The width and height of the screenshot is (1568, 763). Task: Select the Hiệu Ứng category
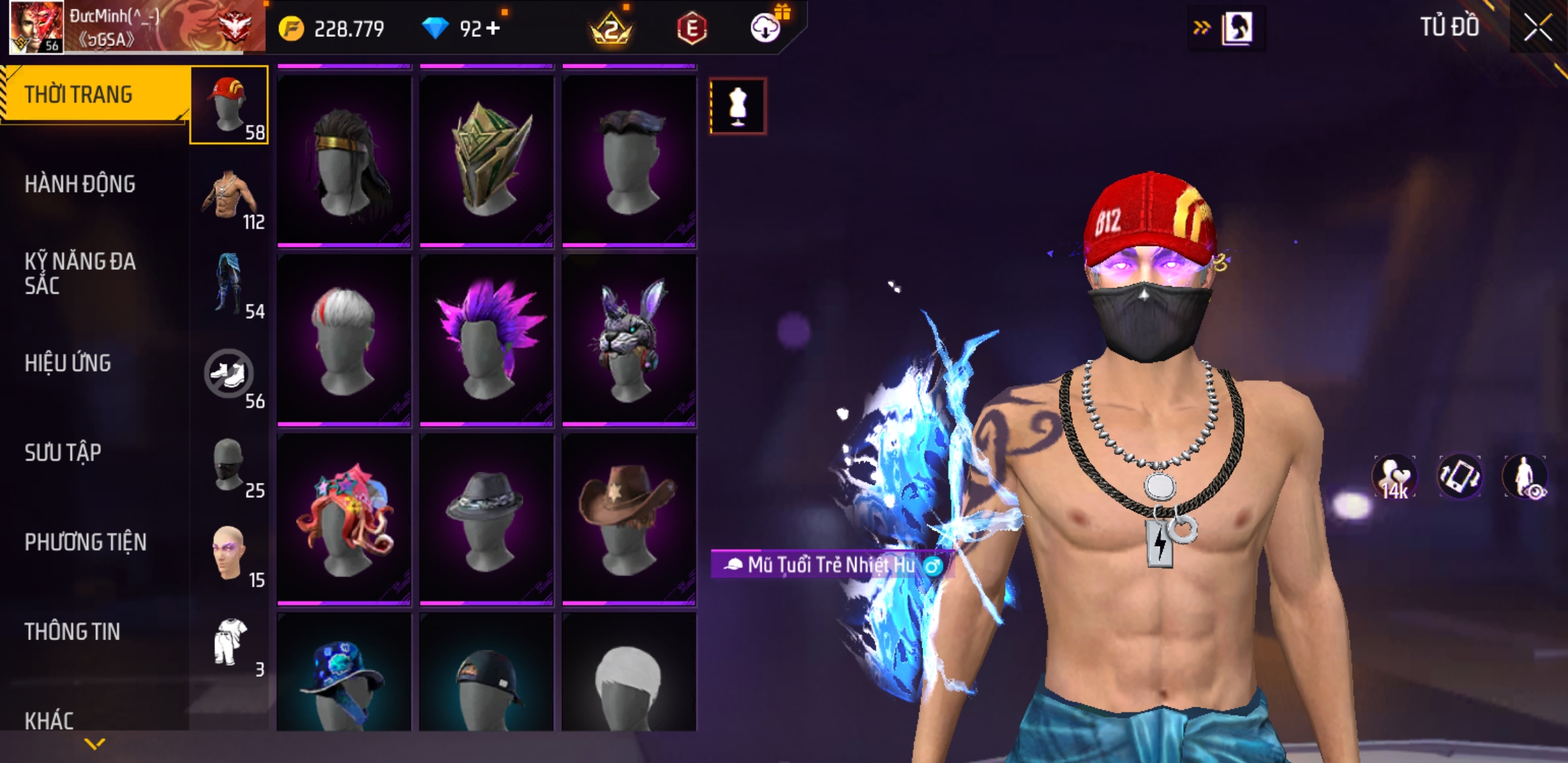tap(68, 363)
